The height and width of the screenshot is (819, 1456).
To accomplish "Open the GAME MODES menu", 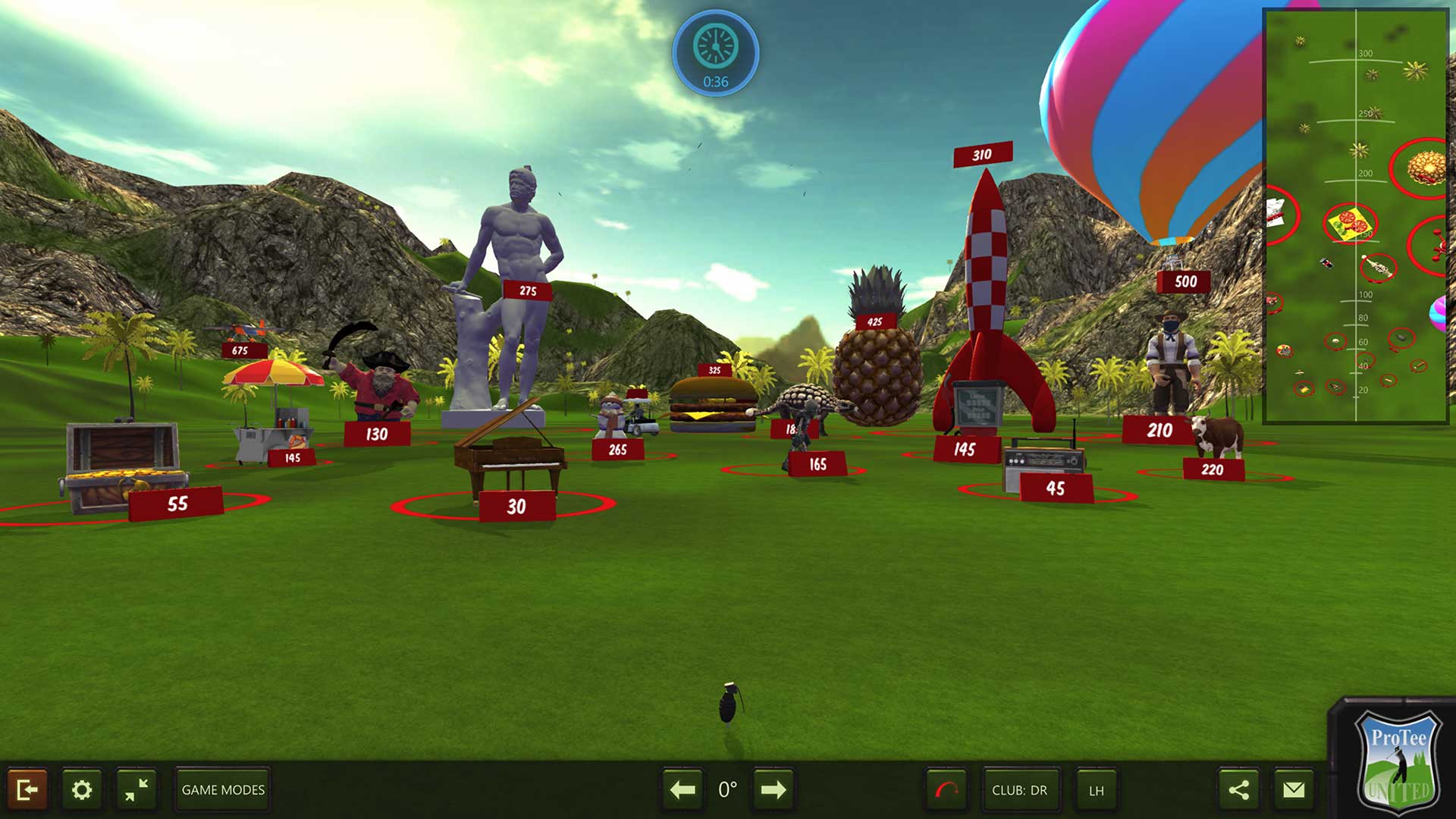I will tap(221, 789).
